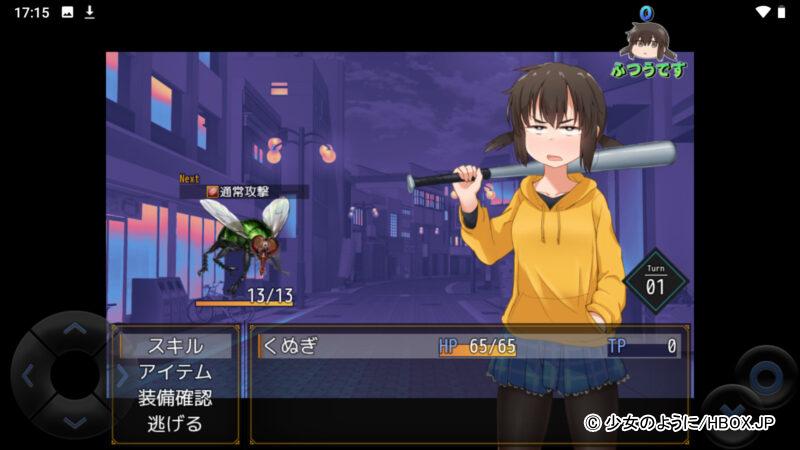Pick 逃げる to flee the battle

tap(175, 424)
